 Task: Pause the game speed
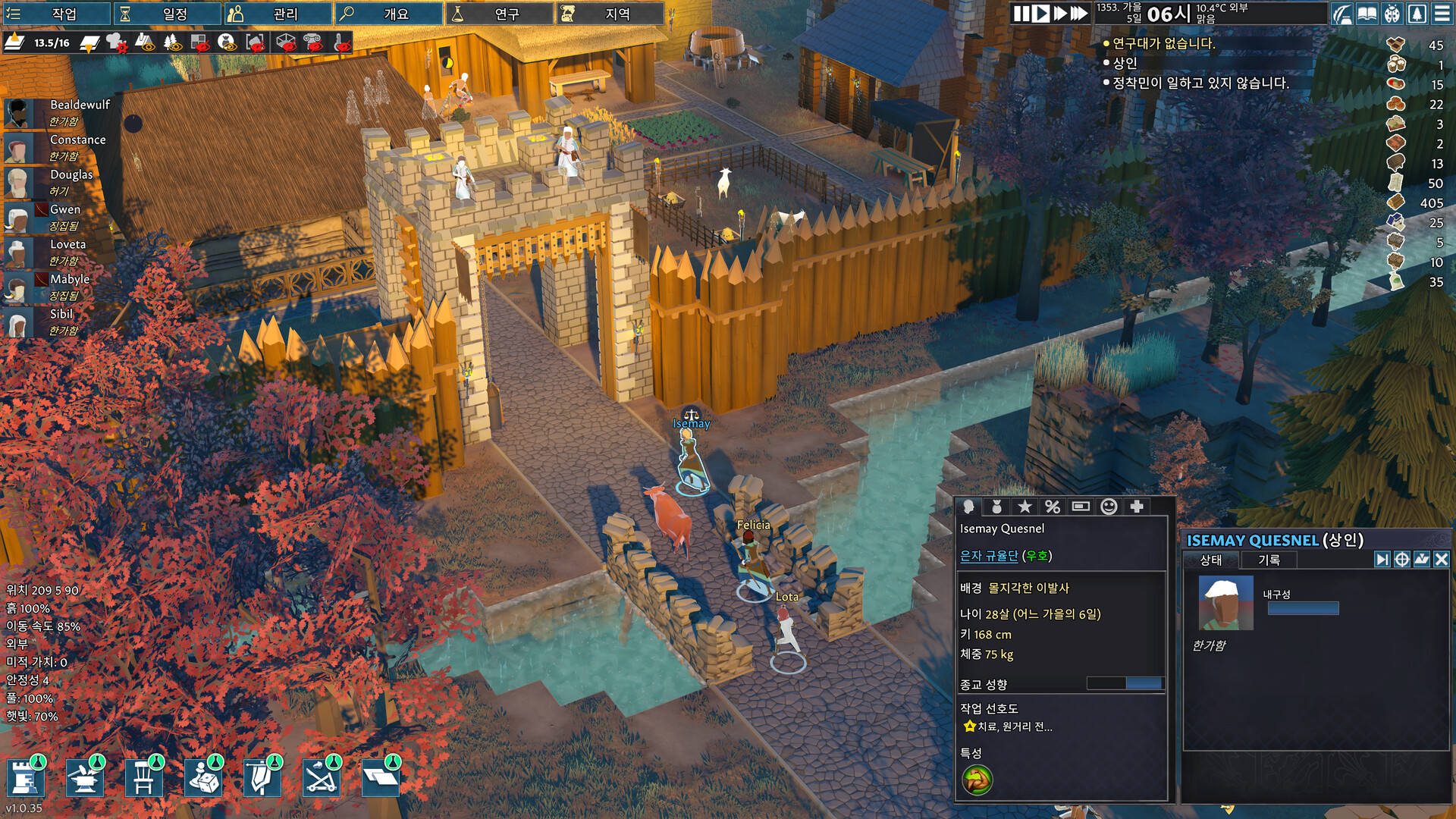1021,14
